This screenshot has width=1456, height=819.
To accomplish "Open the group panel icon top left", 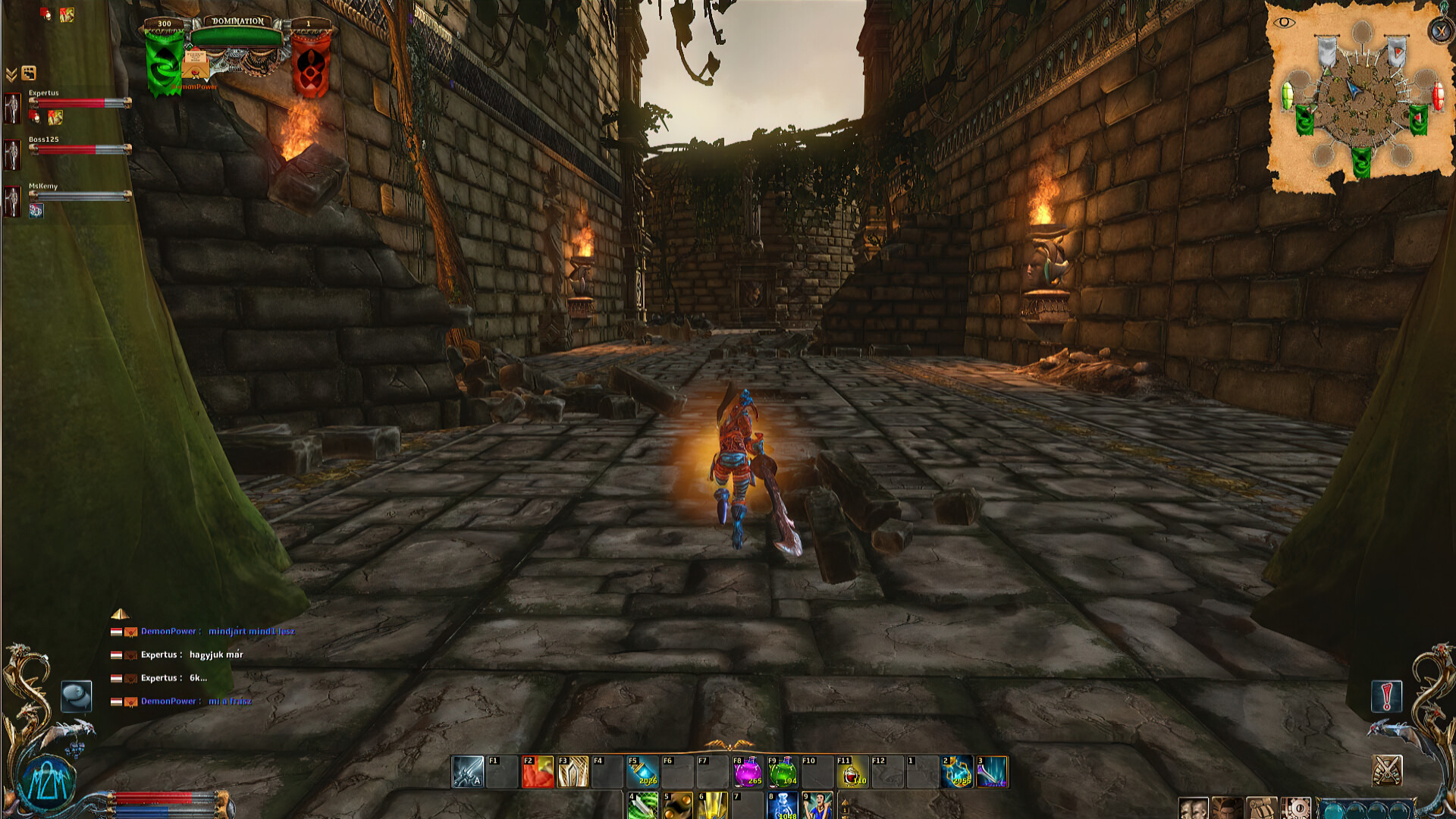I will (29, 73).
